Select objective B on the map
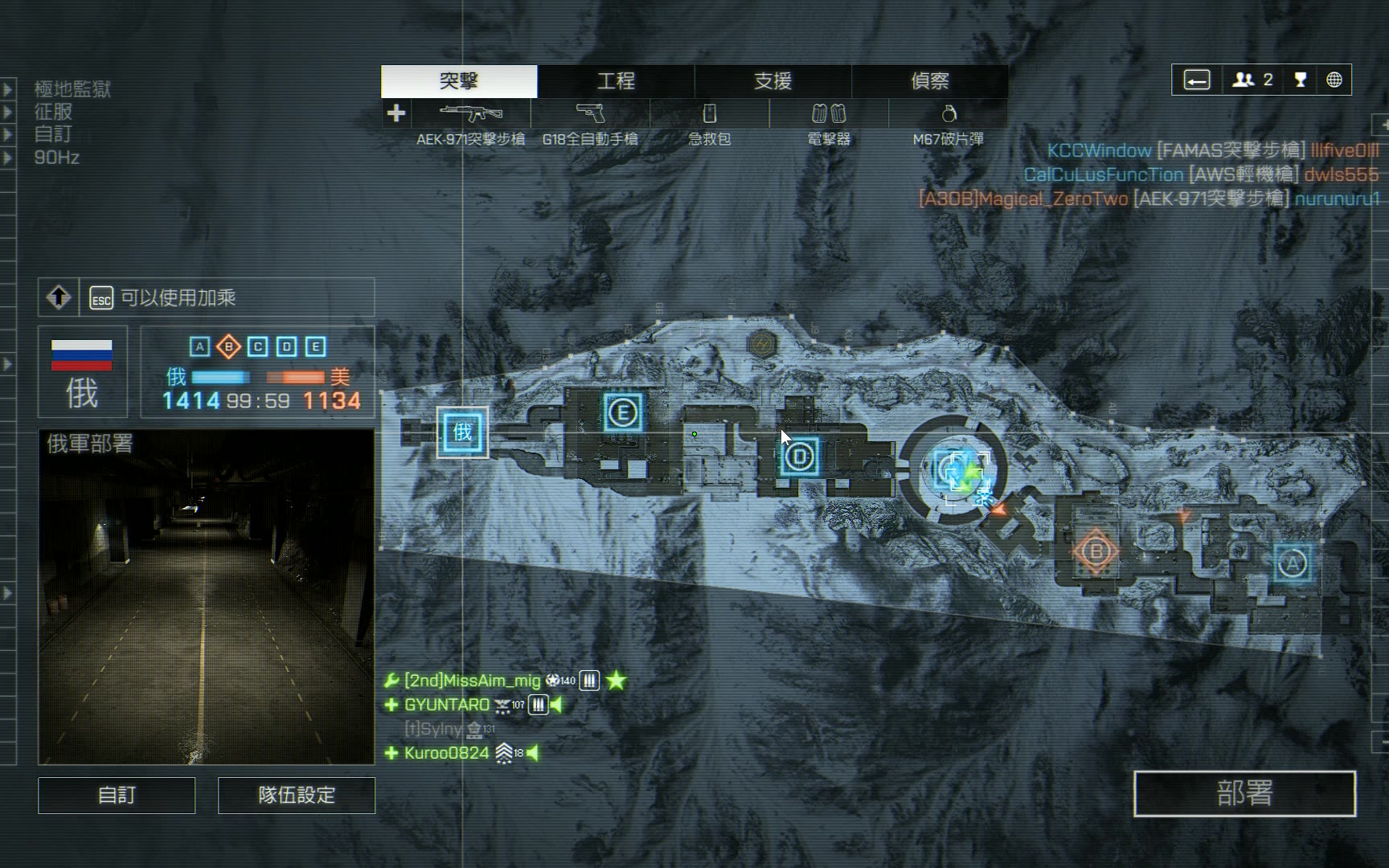The width and height of the screenshot is (1389, 868). click(1095, 552)
